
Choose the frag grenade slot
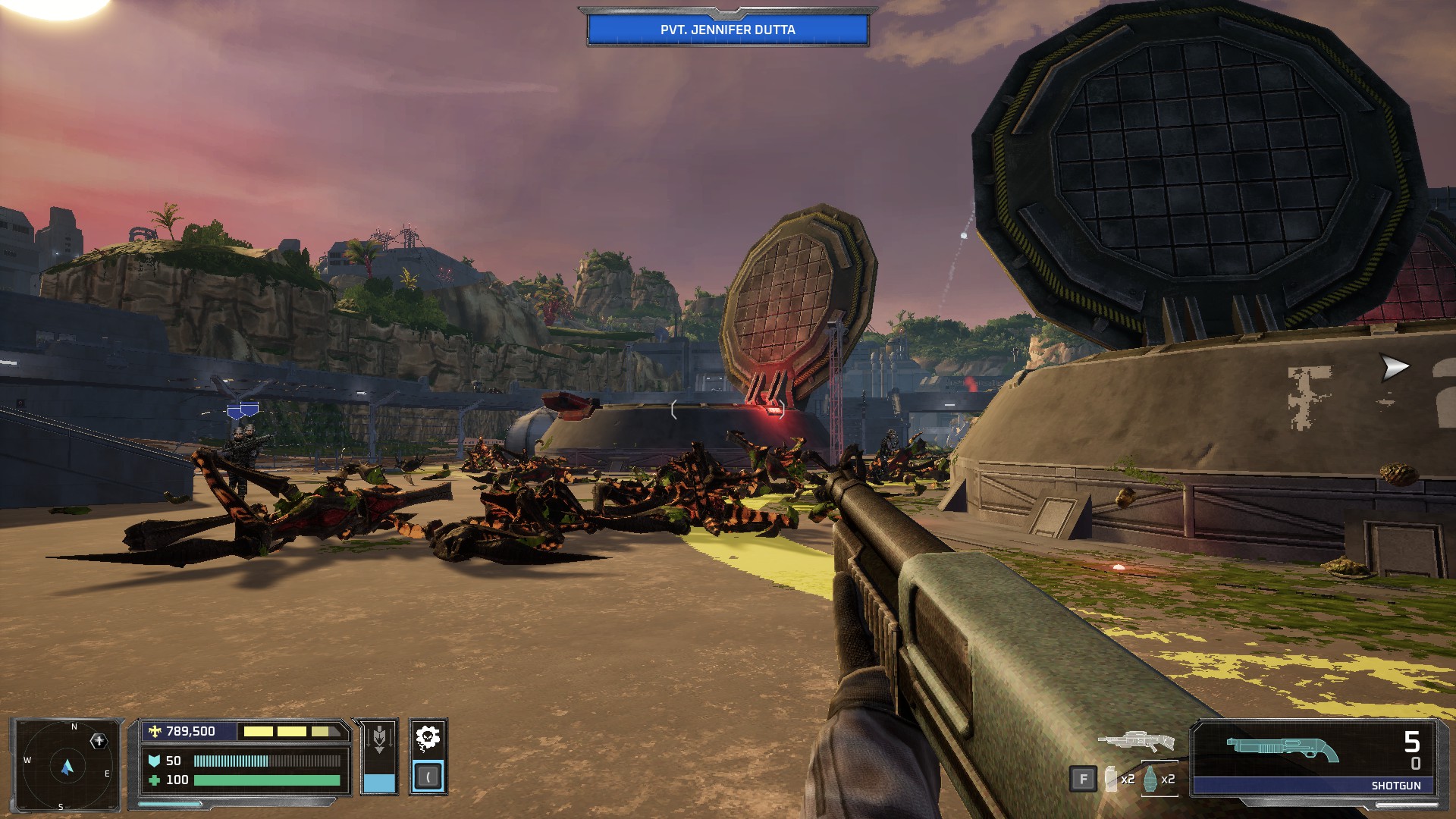(x=1152, y=779)
